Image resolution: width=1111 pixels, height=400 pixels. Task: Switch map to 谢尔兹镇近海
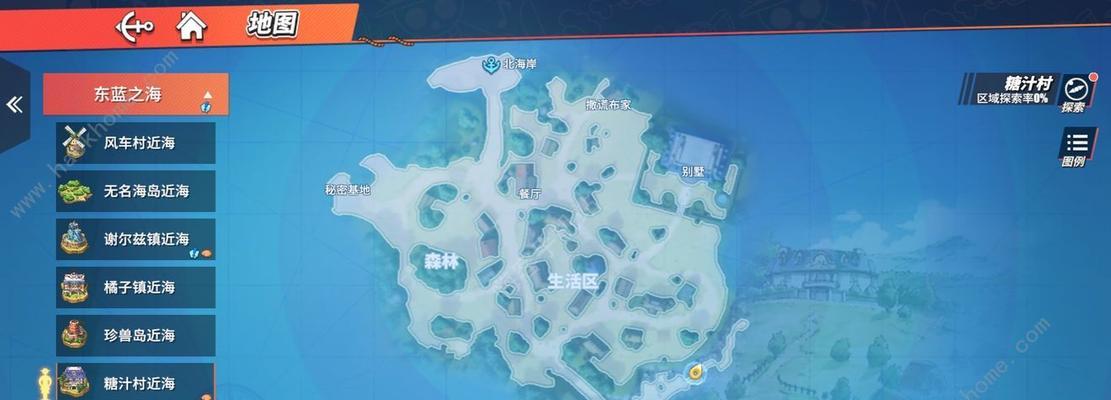tap(136, 239)
